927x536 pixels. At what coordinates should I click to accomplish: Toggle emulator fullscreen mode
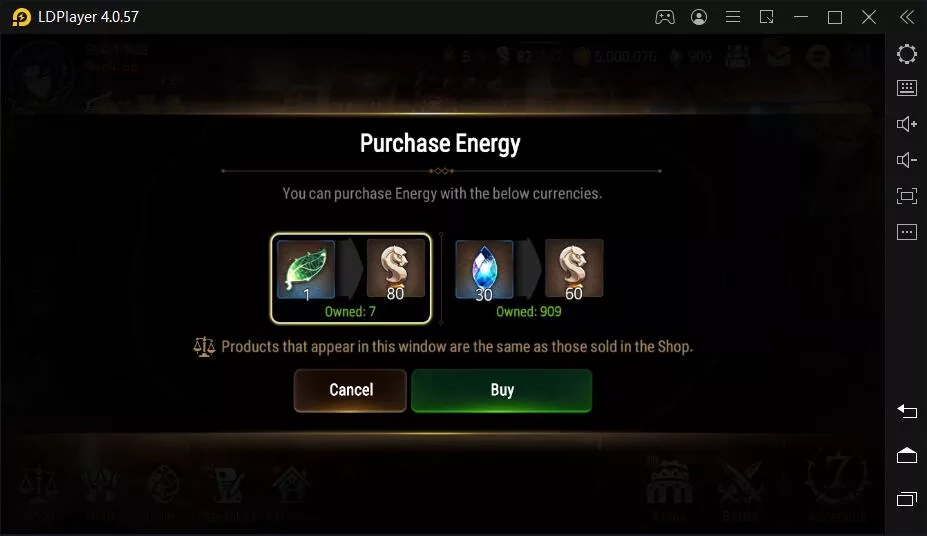pos(907,196)
